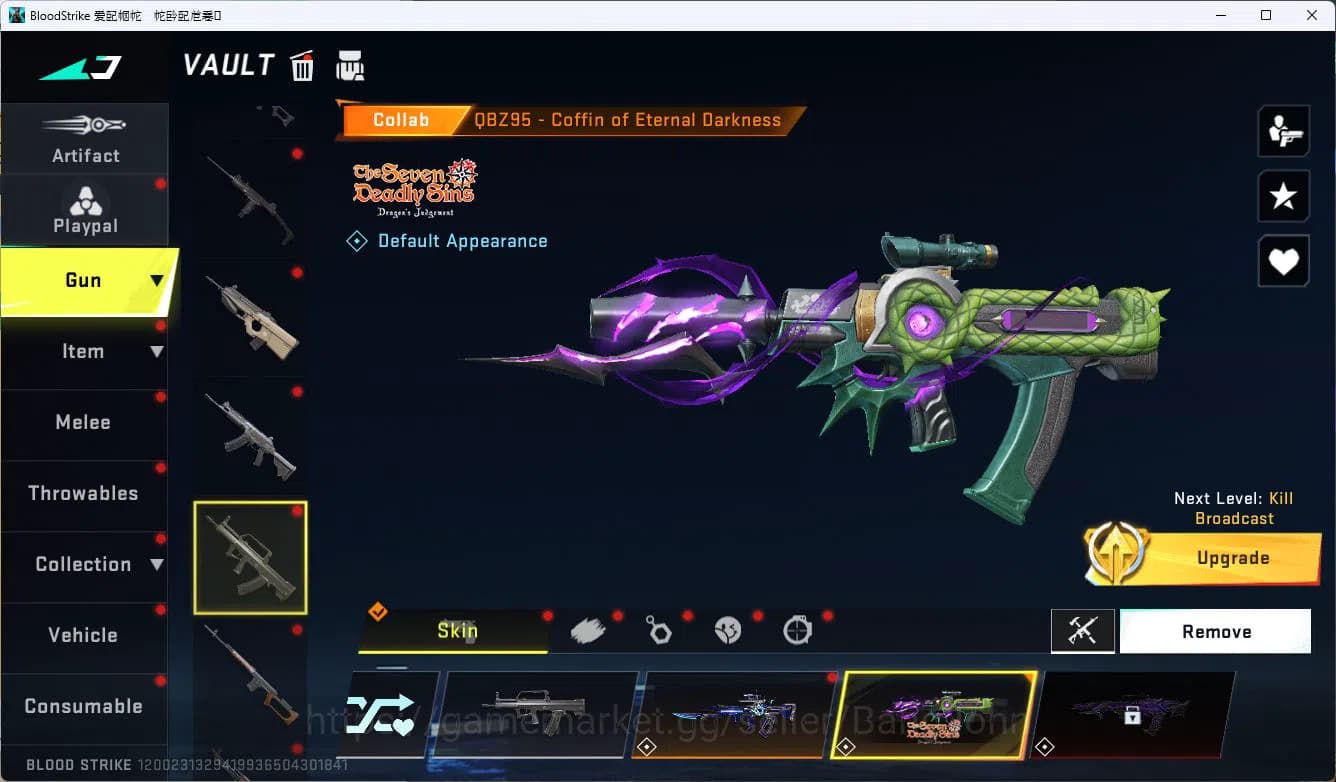1336x782 pixels.
Task: Click the star button on right
Action: [x=1283, y=197]
